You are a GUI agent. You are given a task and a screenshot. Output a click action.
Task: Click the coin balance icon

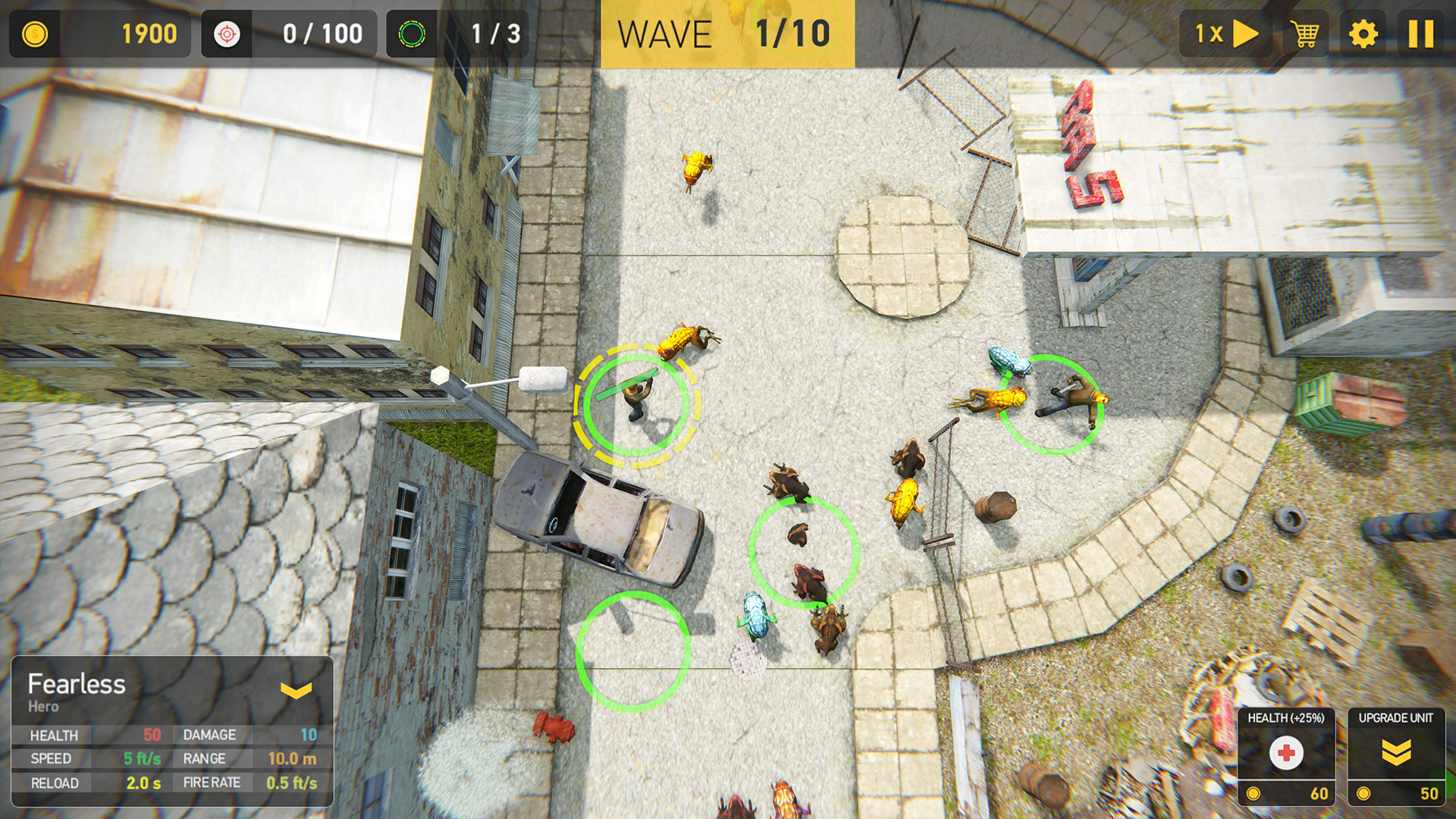pyautogui.click(x=34, y=33)
